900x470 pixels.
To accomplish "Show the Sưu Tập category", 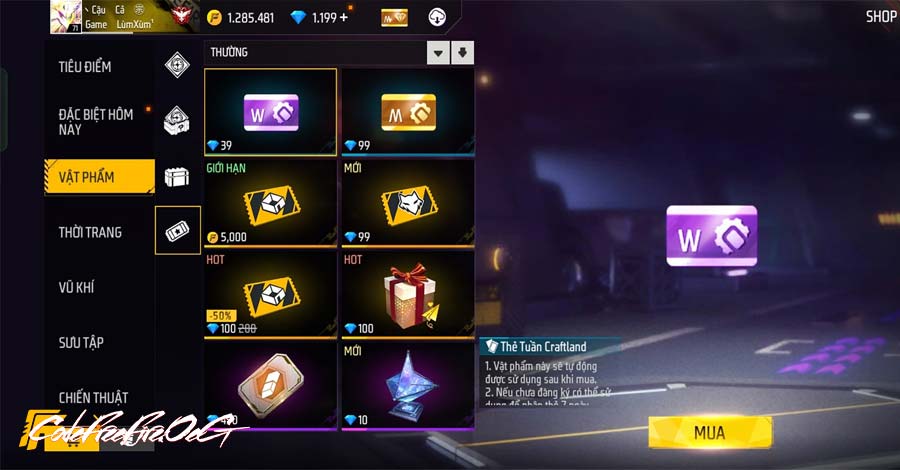I will pyautogui.click(x=81, y=342).
